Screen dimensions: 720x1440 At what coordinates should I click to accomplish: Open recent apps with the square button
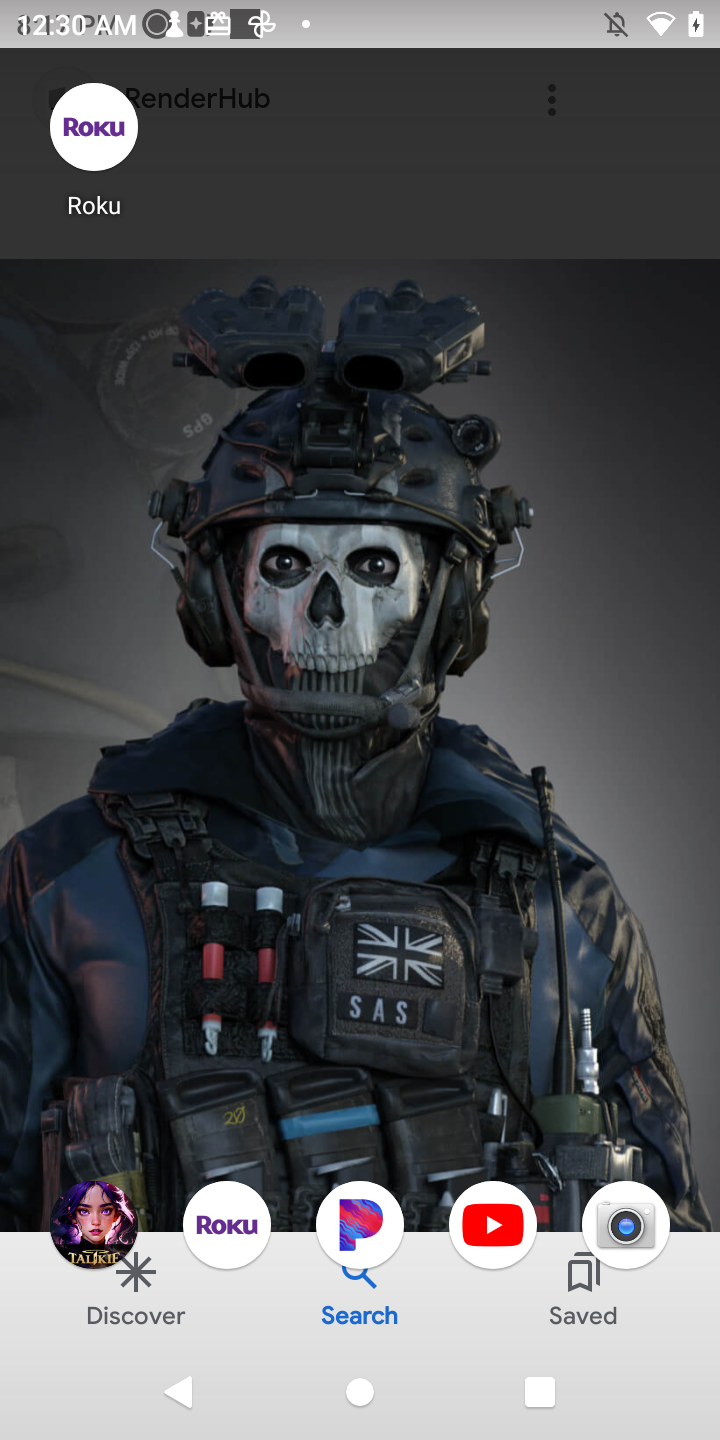(x=540, y=1391)
